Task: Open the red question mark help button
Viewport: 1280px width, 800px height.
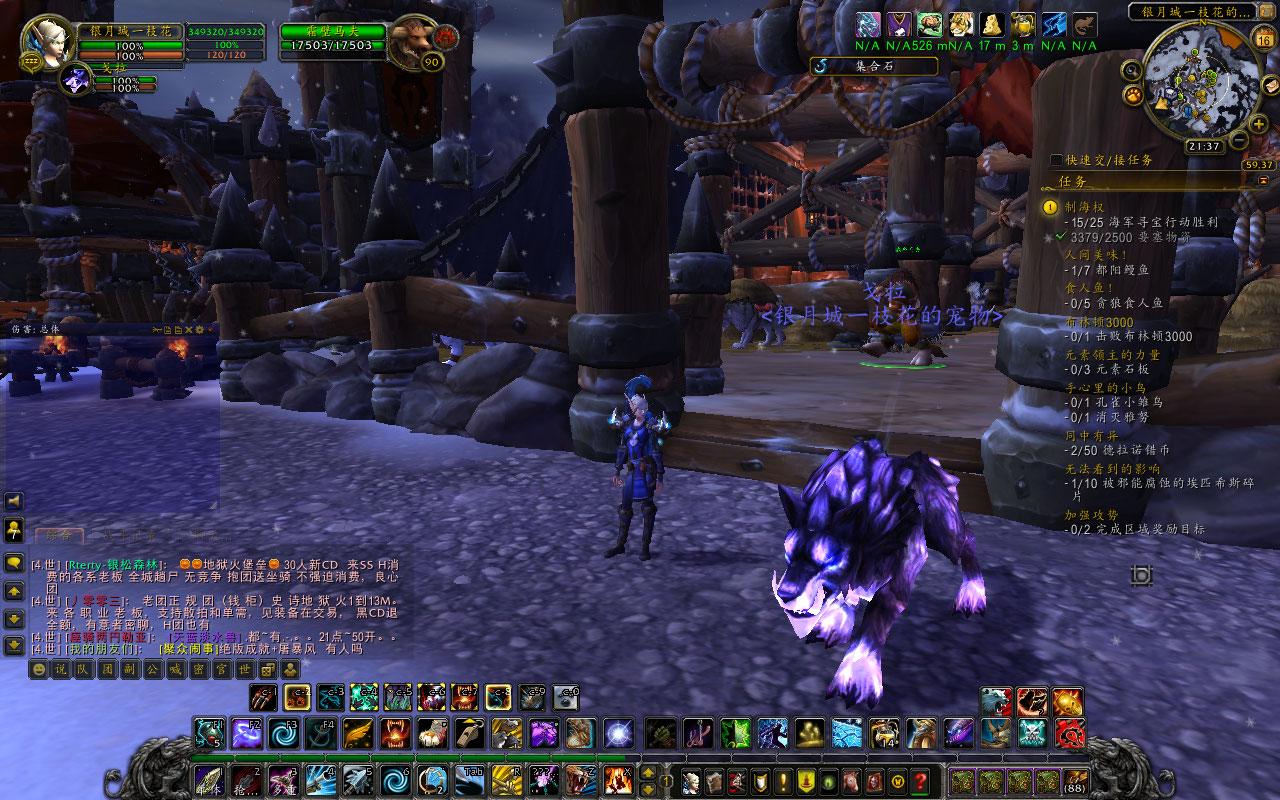Action: point(920,781)
